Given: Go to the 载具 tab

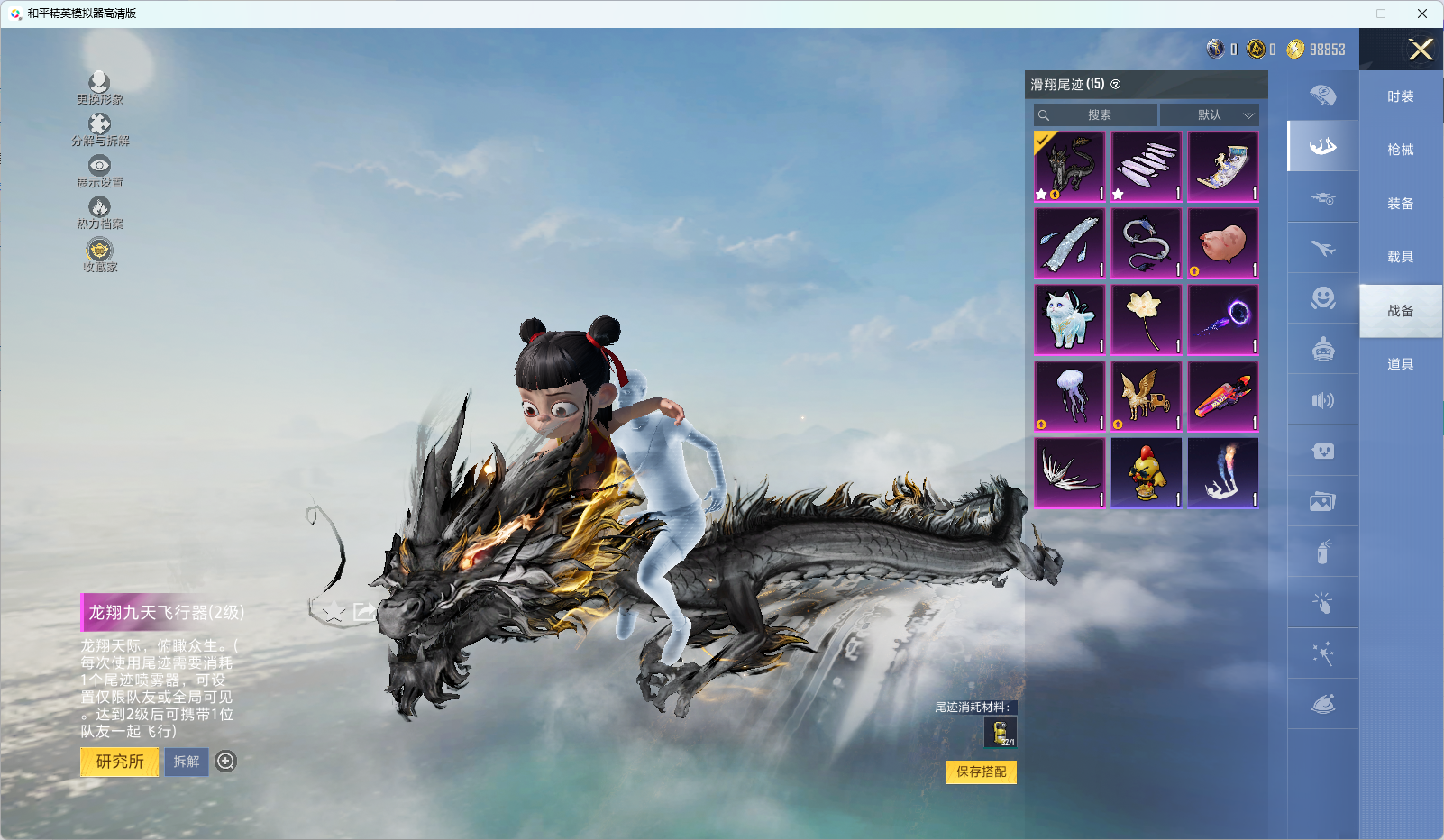Looking at the screenshot, I should point(1400,257).
